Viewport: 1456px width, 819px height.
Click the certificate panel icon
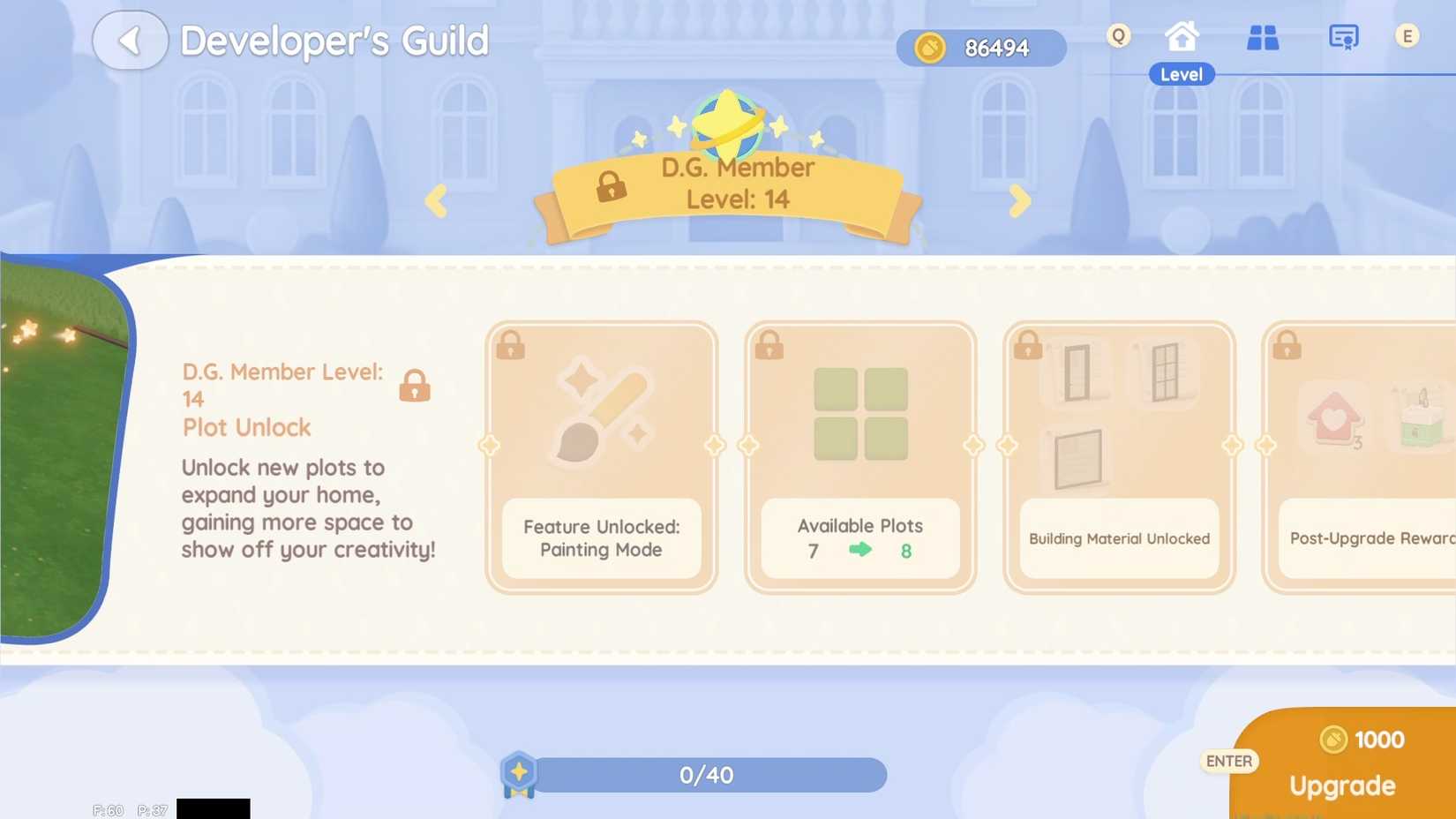click(1343, 37)
